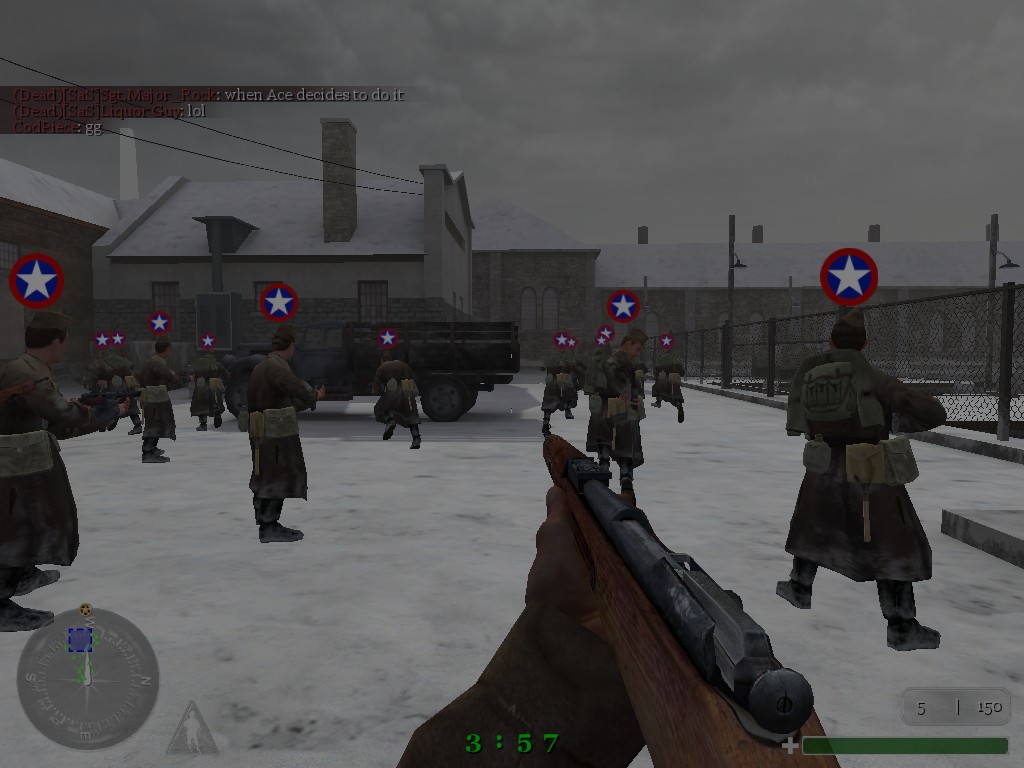
Task: Select Sgt_Major_Rock's chat message about Ace
Action: [x=207, y=95]
